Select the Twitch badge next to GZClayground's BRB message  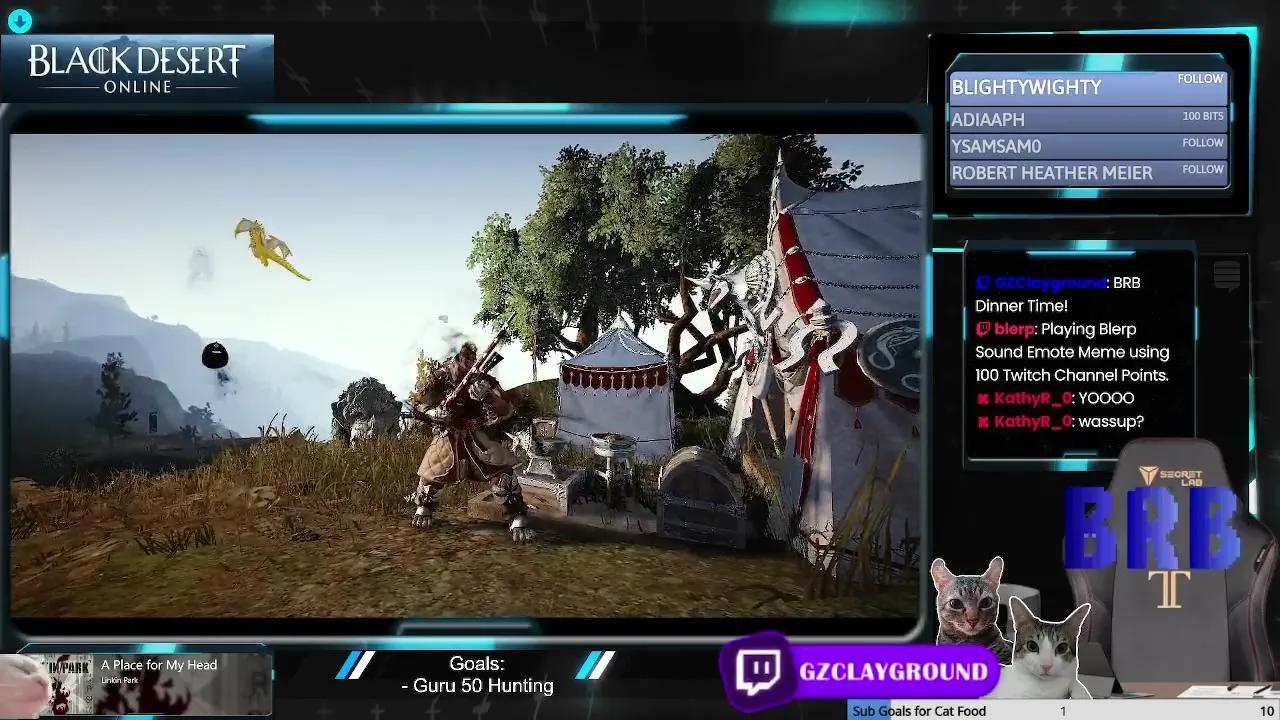click(984, 283)
